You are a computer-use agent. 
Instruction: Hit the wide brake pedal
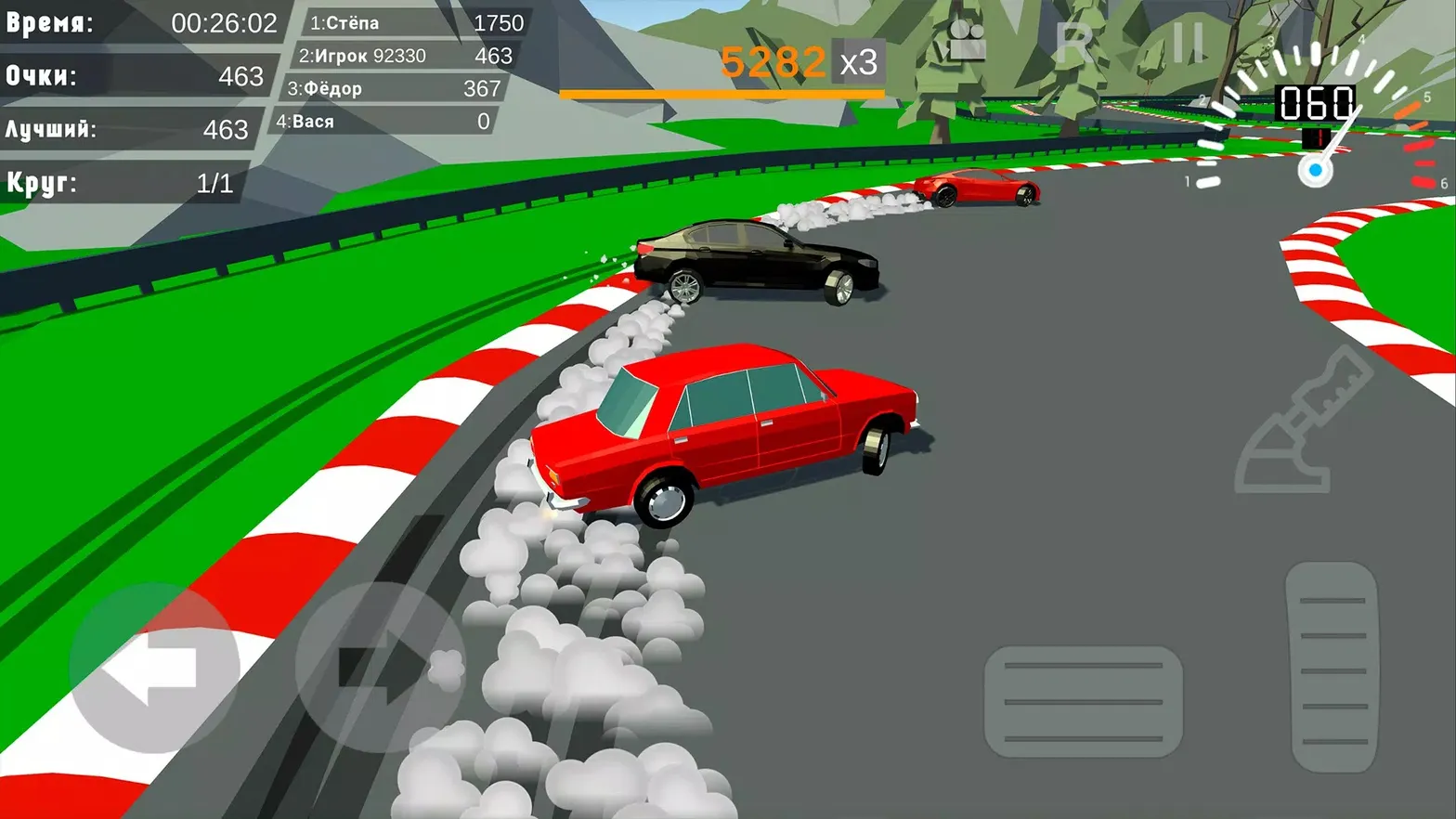(x=1083, y=701)
